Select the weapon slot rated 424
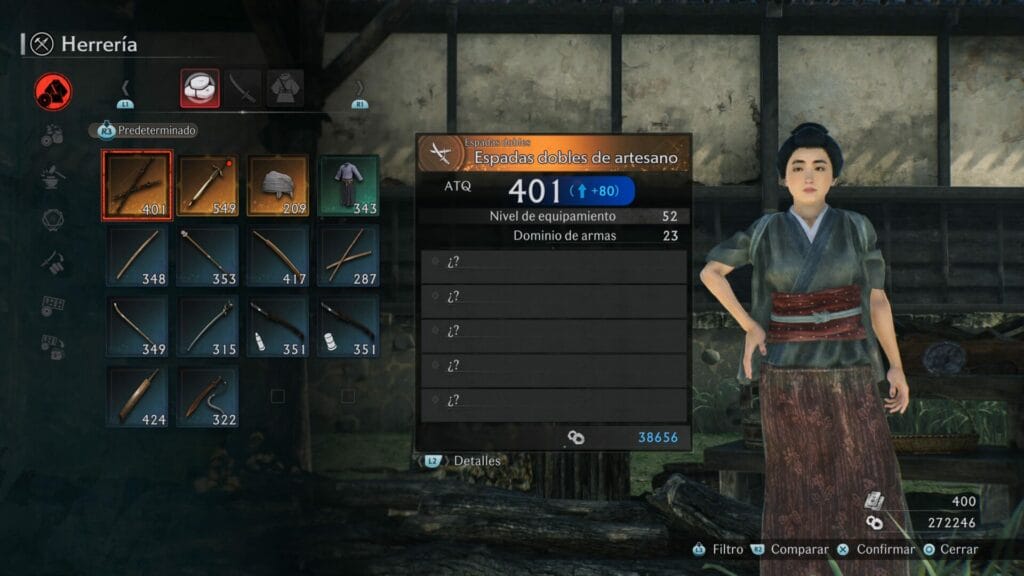Image resolution: width=1024 pixels, height=576 pixels. pos(138,396)
